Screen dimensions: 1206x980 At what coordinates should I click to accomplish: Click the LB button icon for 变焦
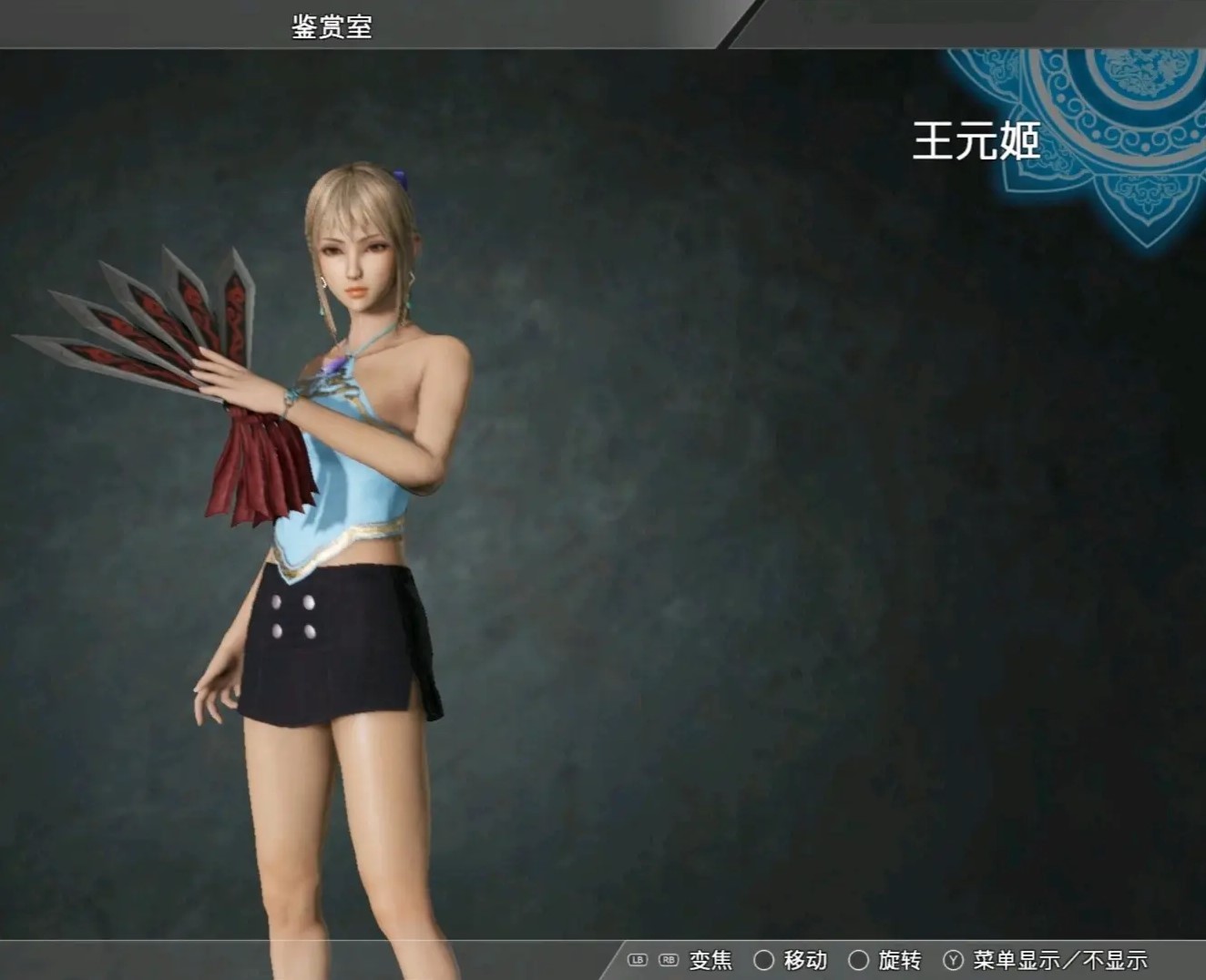pyautogui.click(x=637, y=959)
